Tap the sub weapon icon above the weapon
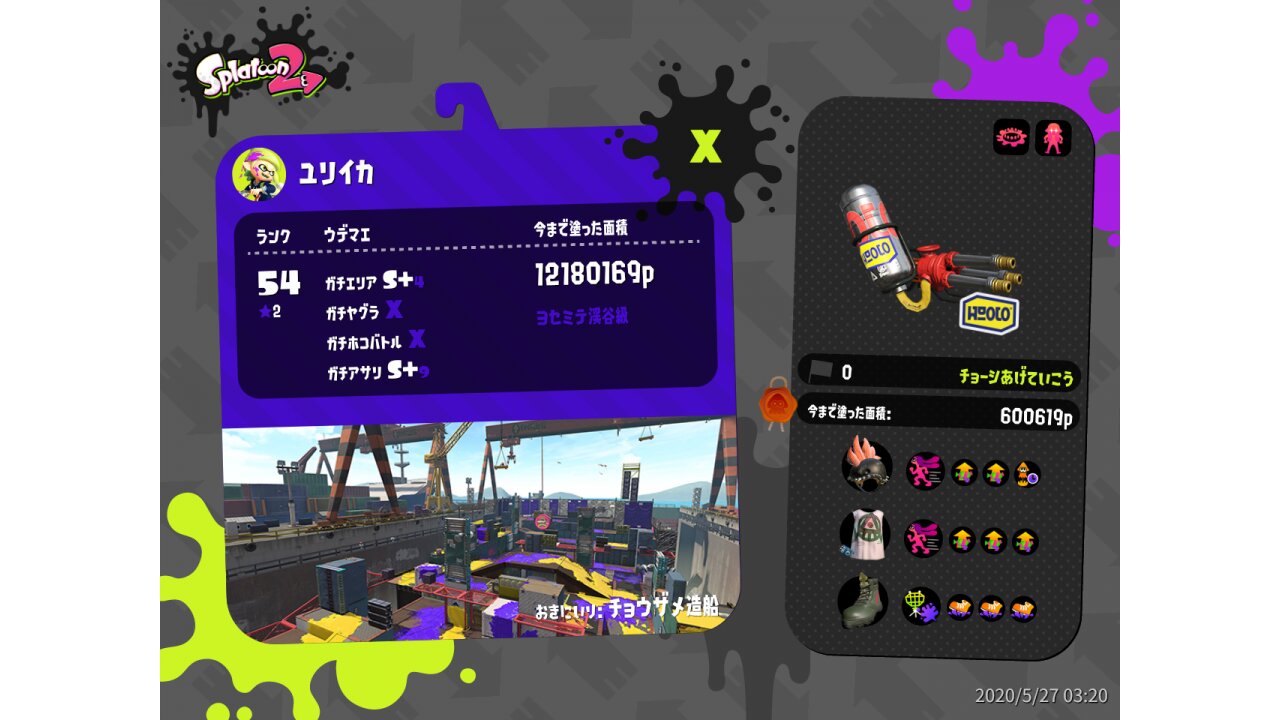This screenshot has height=720, width=1280. click(x=1011, y=138)
